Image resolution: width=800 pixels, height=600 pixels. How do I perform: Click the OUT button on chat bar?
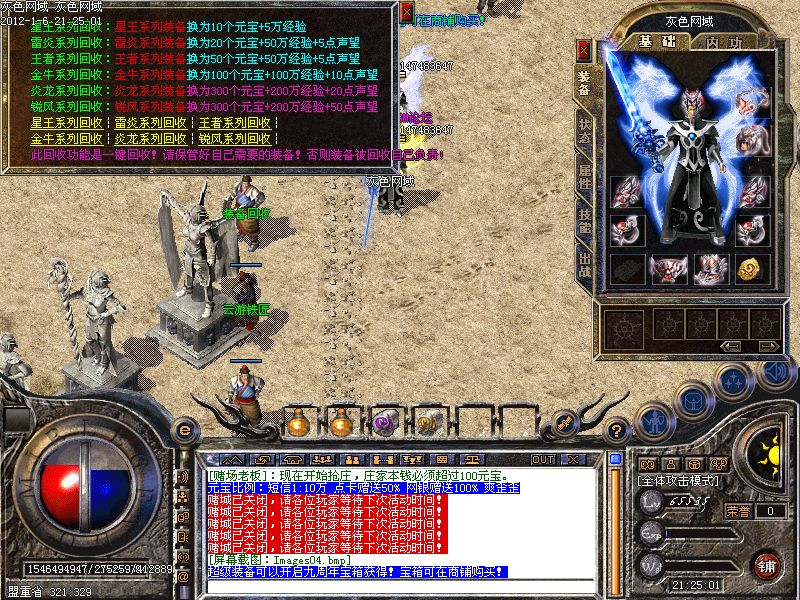[543, 459]
